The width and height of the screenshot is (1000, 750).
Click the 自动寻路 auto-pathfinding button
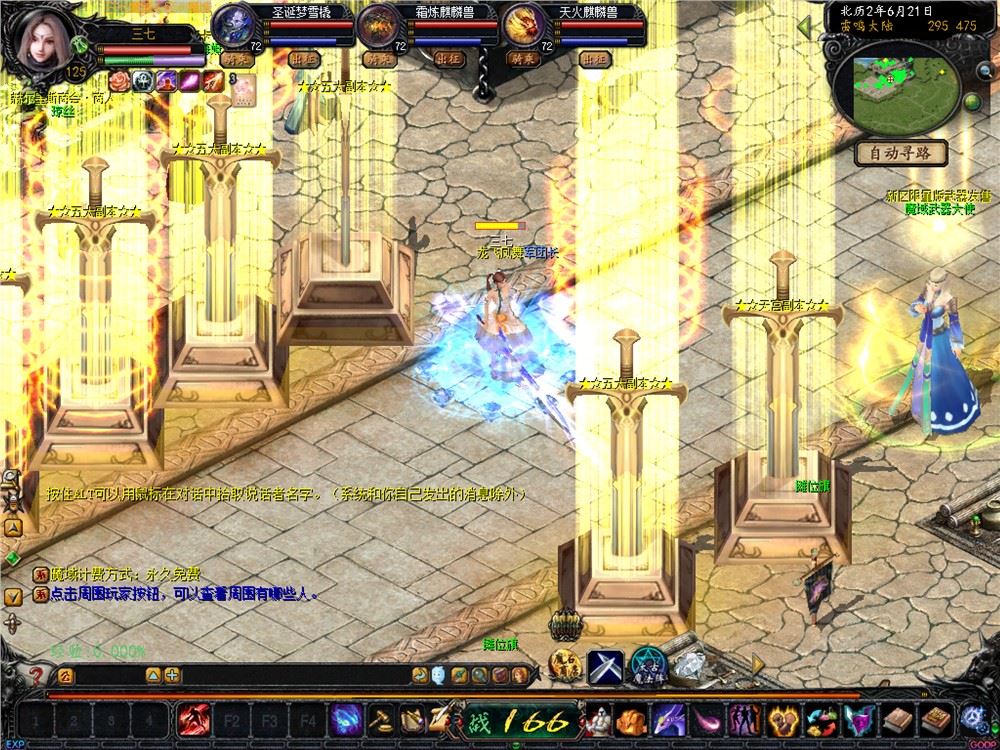pyautogui.click(x=900, y=154)
